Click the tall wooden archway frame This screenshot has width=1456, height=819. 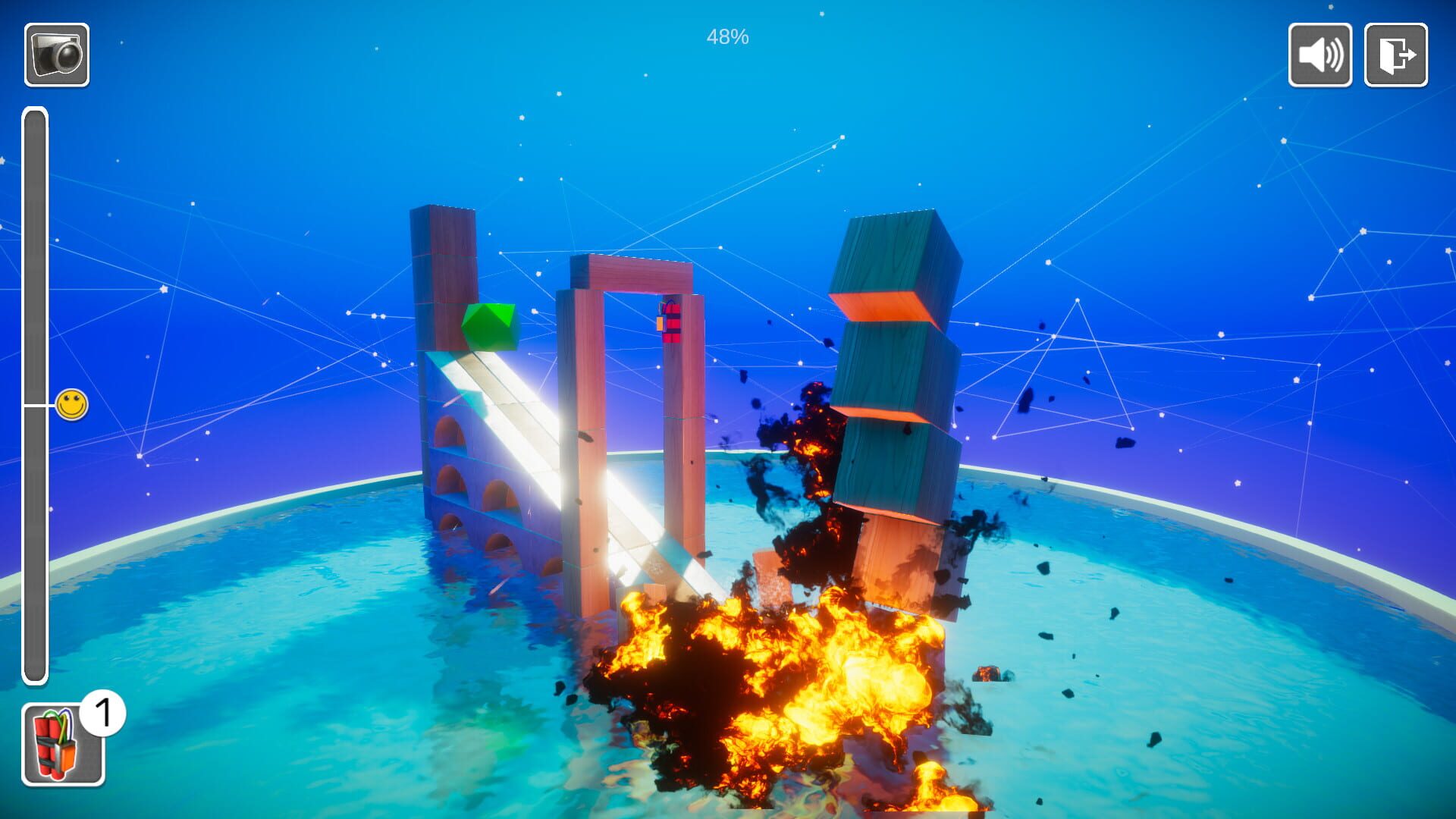pyautogui.click(x=629, y=273)
